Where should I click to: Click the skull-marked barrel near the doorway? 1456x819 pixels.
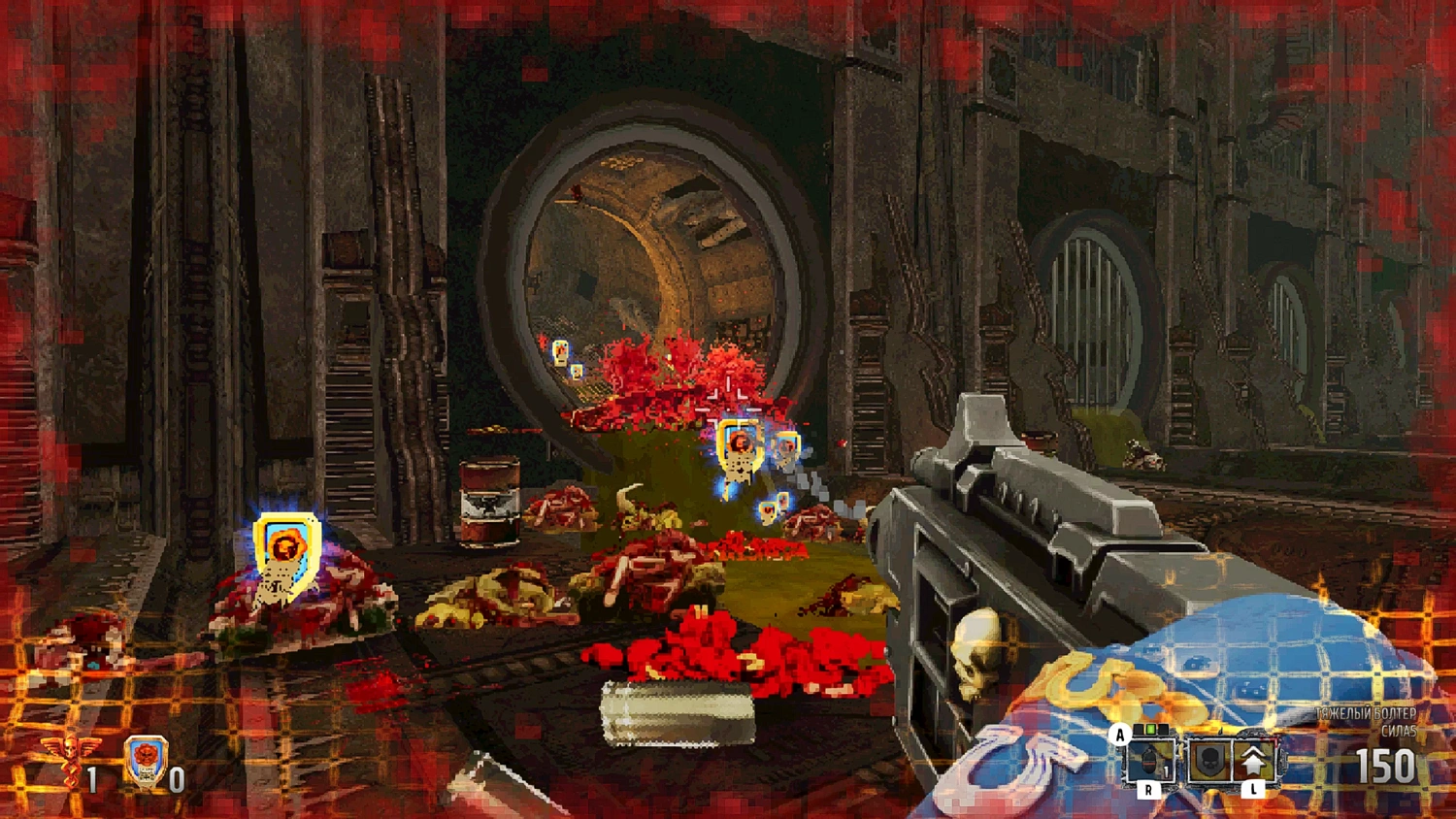(491, 501)
